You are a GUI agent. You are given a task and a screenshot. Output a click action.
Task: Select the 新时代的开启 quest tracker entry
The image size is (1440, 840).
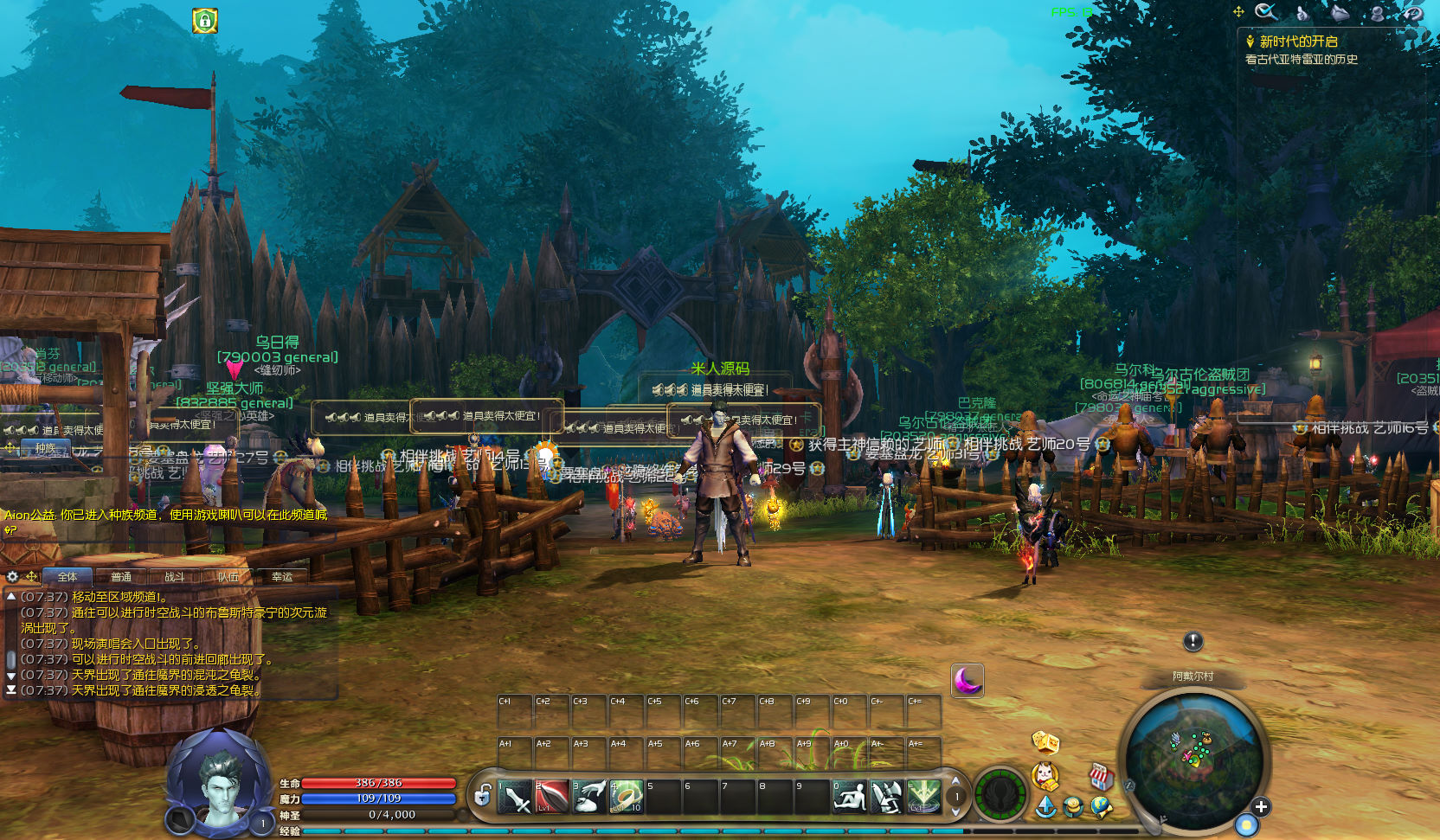pyautogui.click(x=1298, y=42)
